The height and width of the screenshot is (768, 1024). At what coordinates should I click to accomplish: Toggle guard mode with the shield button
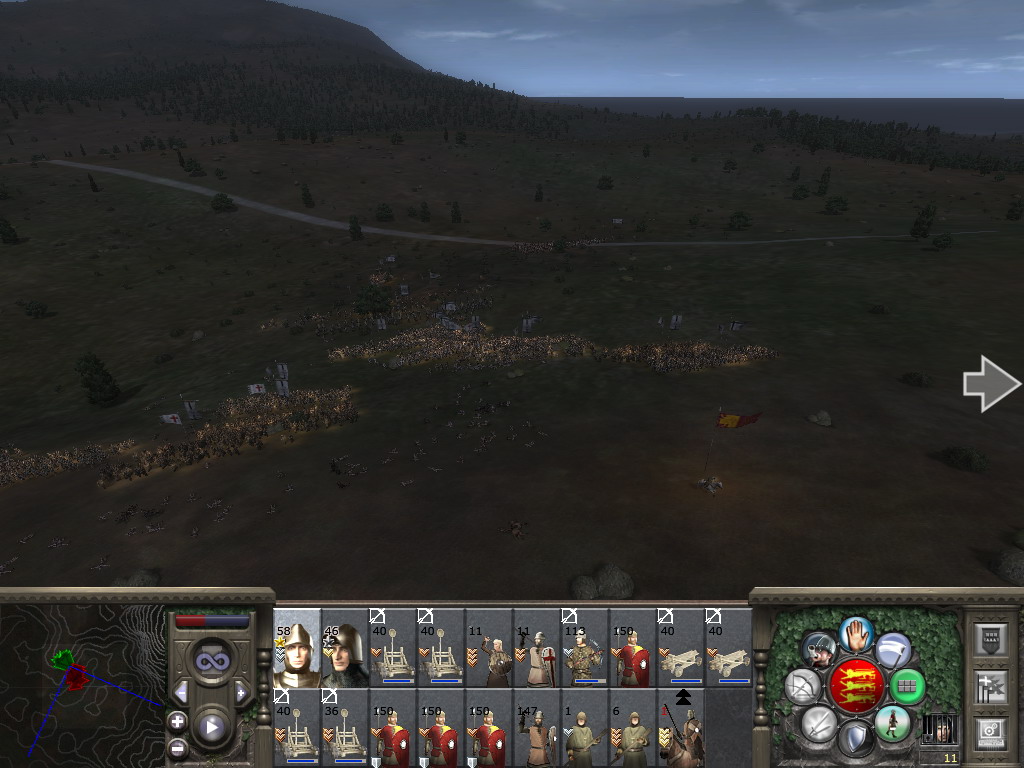click(855, 739)
